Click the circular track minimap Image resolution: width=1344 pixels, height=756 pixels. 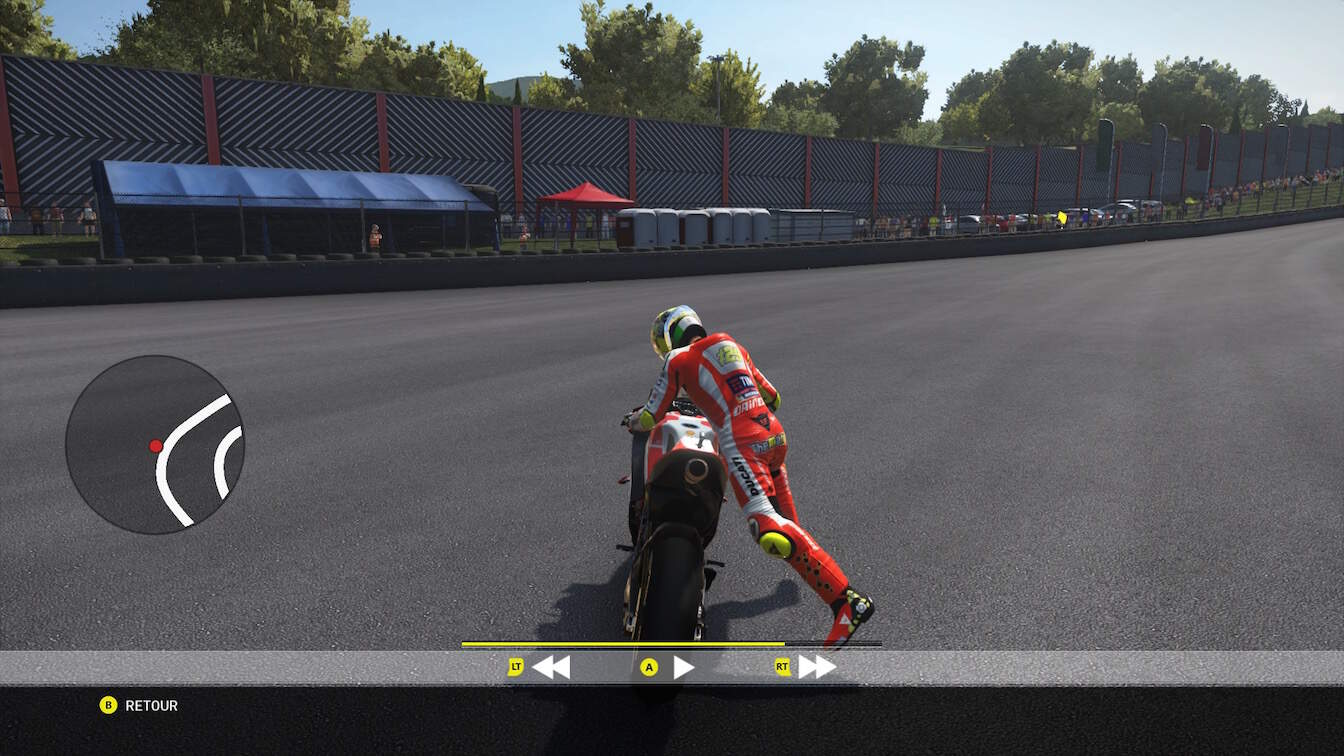[155, 444]
